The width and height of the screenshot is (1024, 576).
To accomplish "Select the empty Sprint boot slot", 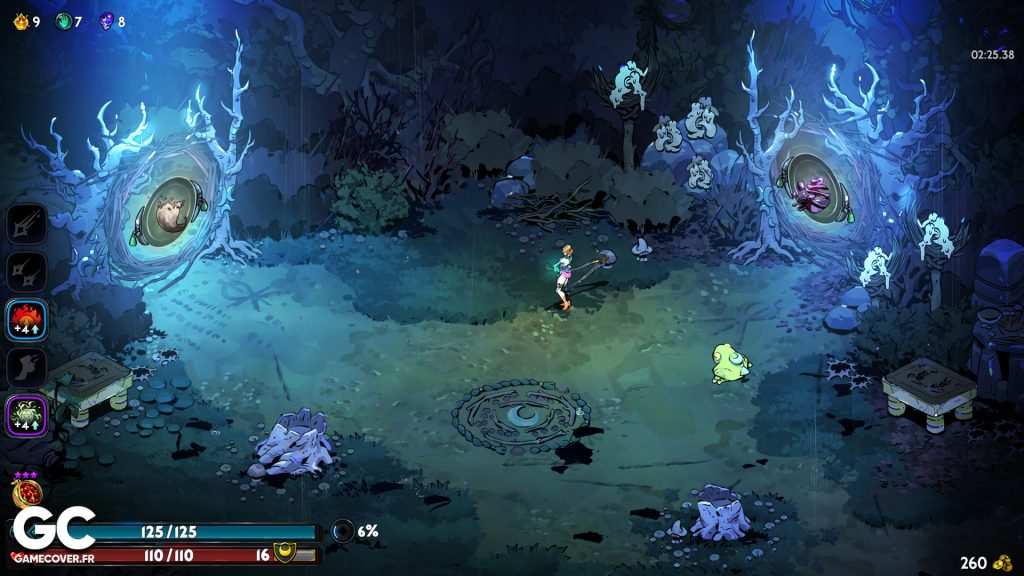I will 27,367.
